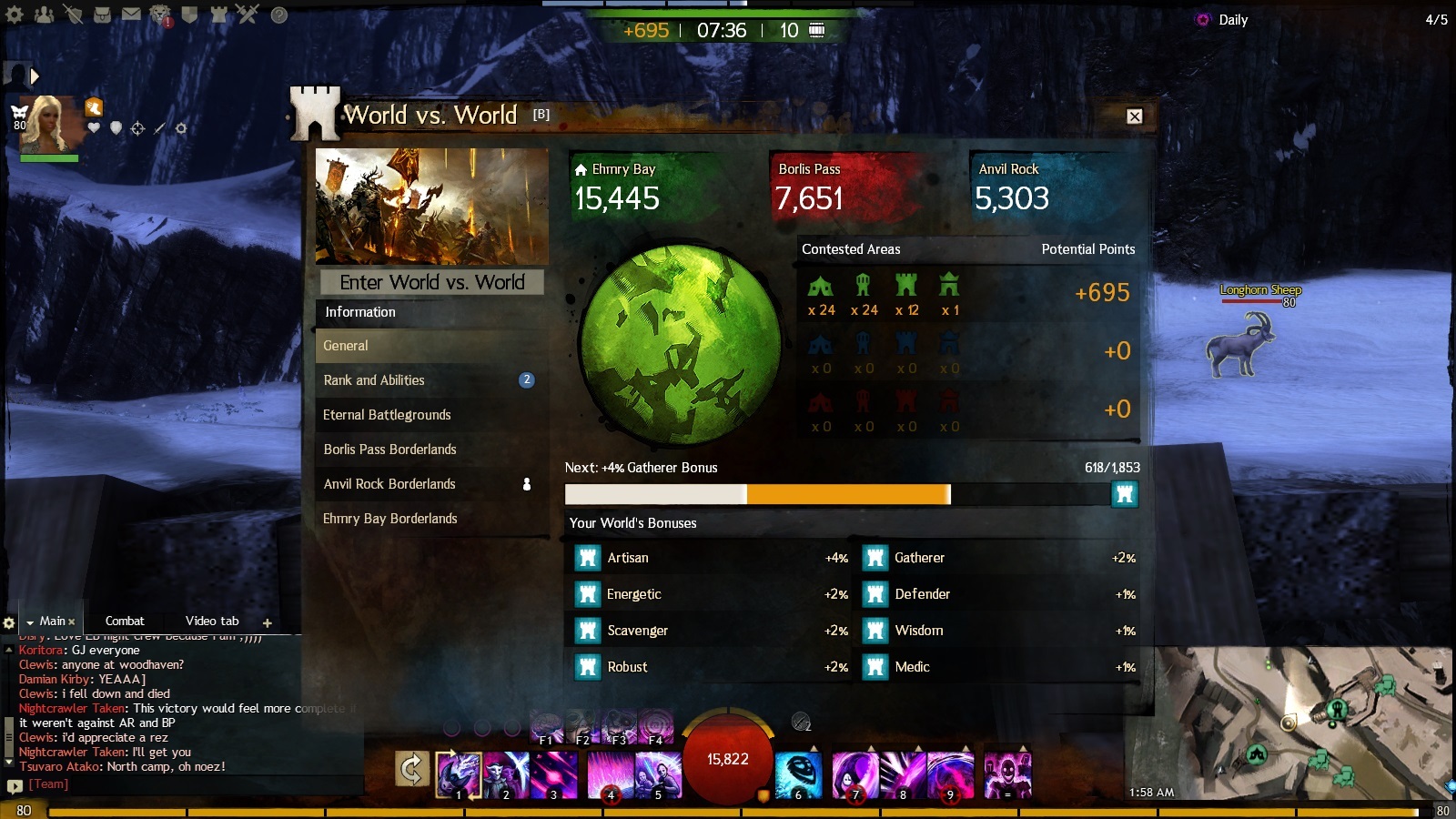
Task: Activate the healing skill in slot 6
Action: (798, 775)
